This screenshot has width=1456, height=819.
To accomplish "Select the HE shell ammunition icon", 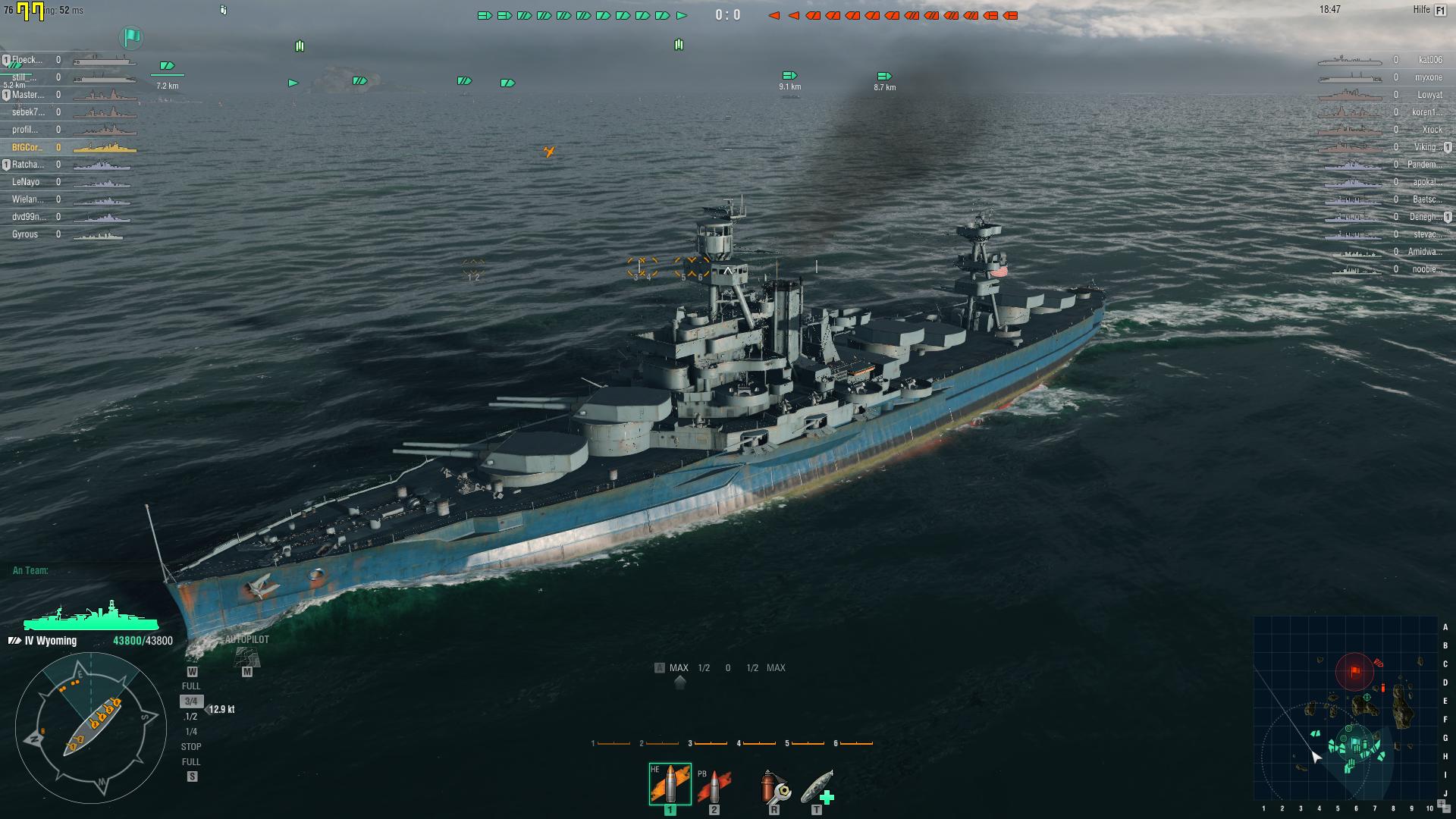I will click(670, 783).
